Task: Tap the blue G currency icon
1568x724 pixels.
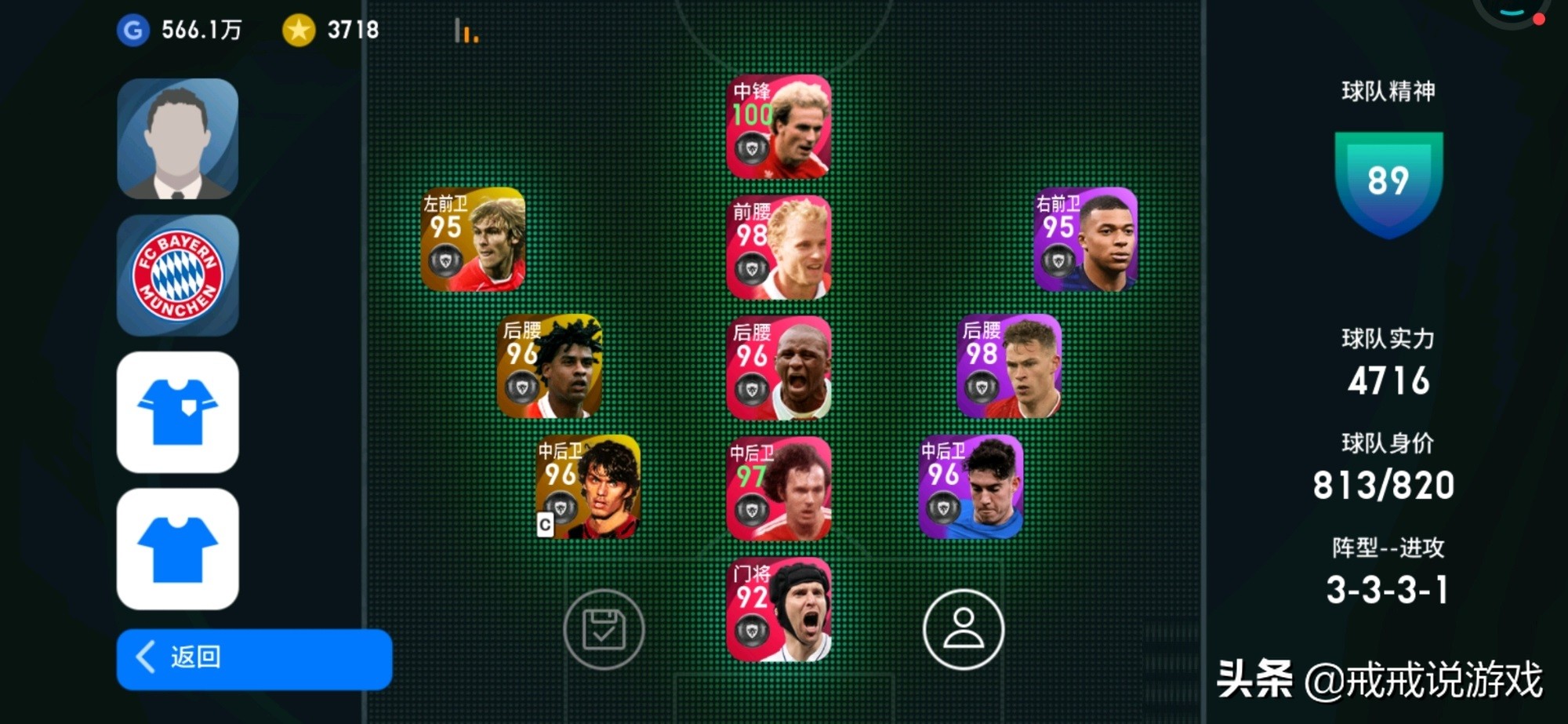Action: tap(133, 31)
